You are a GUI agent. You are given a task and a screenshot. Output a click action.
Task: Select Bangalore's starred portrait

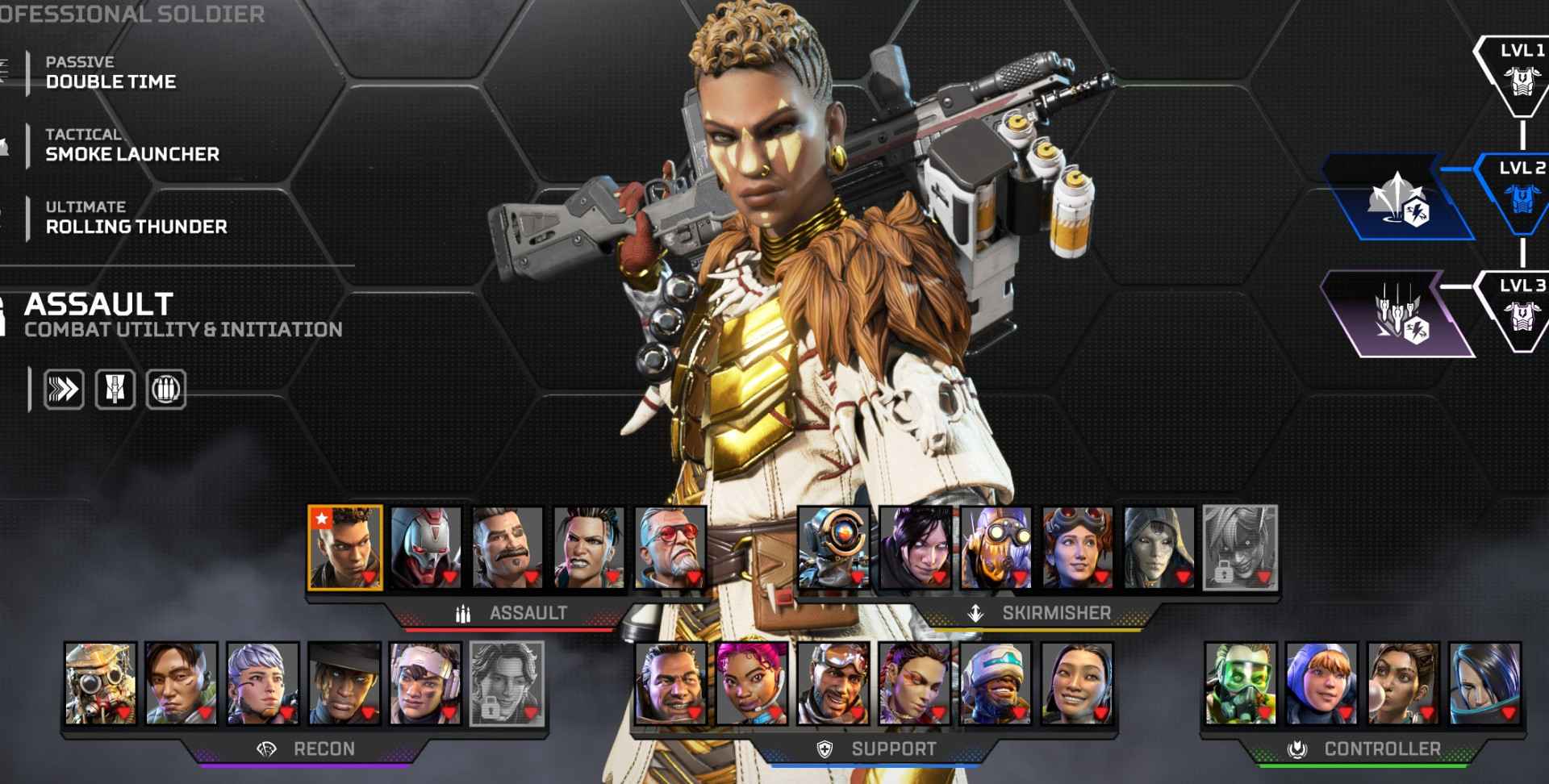coord(345,548)
